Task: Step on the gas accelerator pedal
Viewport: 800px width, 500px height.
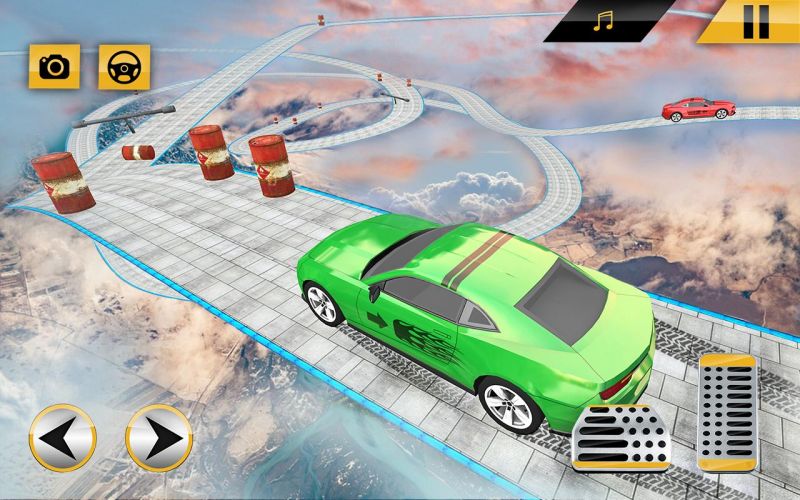Action: 726,412
